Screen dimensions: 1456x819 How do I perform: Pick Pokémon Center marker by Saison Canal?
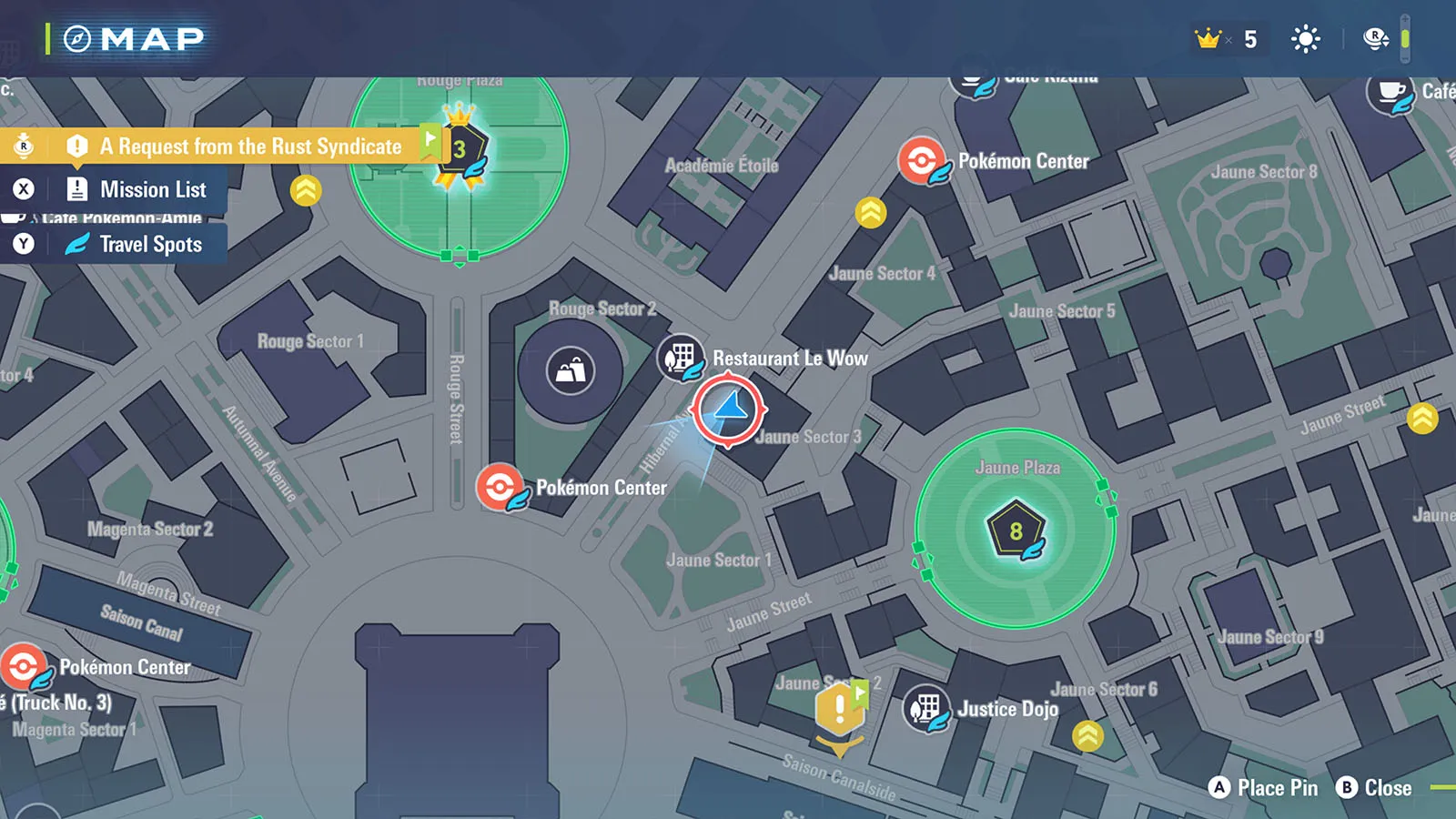23,666
